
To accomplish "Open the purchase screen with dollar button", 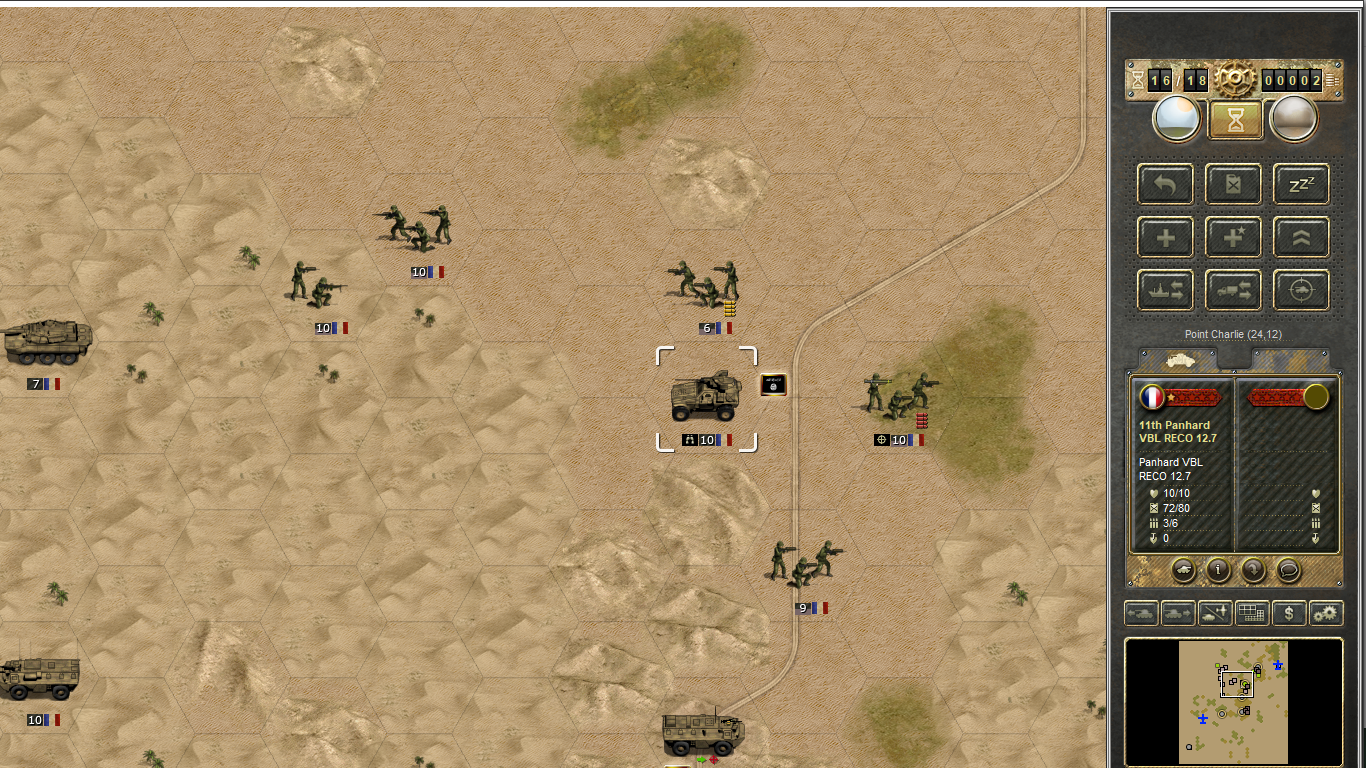I will (x=1290, y=613).
